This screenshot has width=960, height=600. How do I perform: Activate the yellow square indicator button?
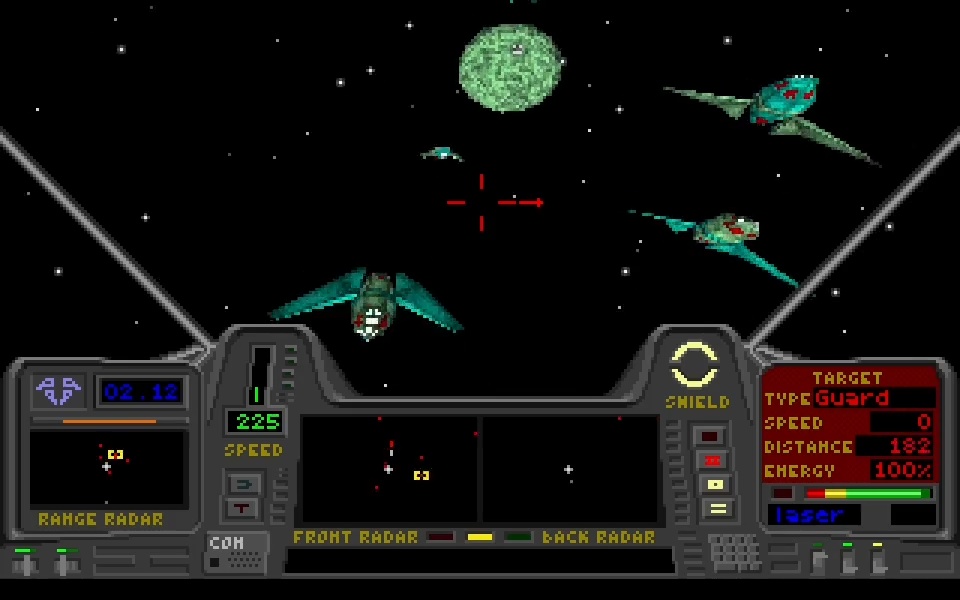click(x=713, y=484)
